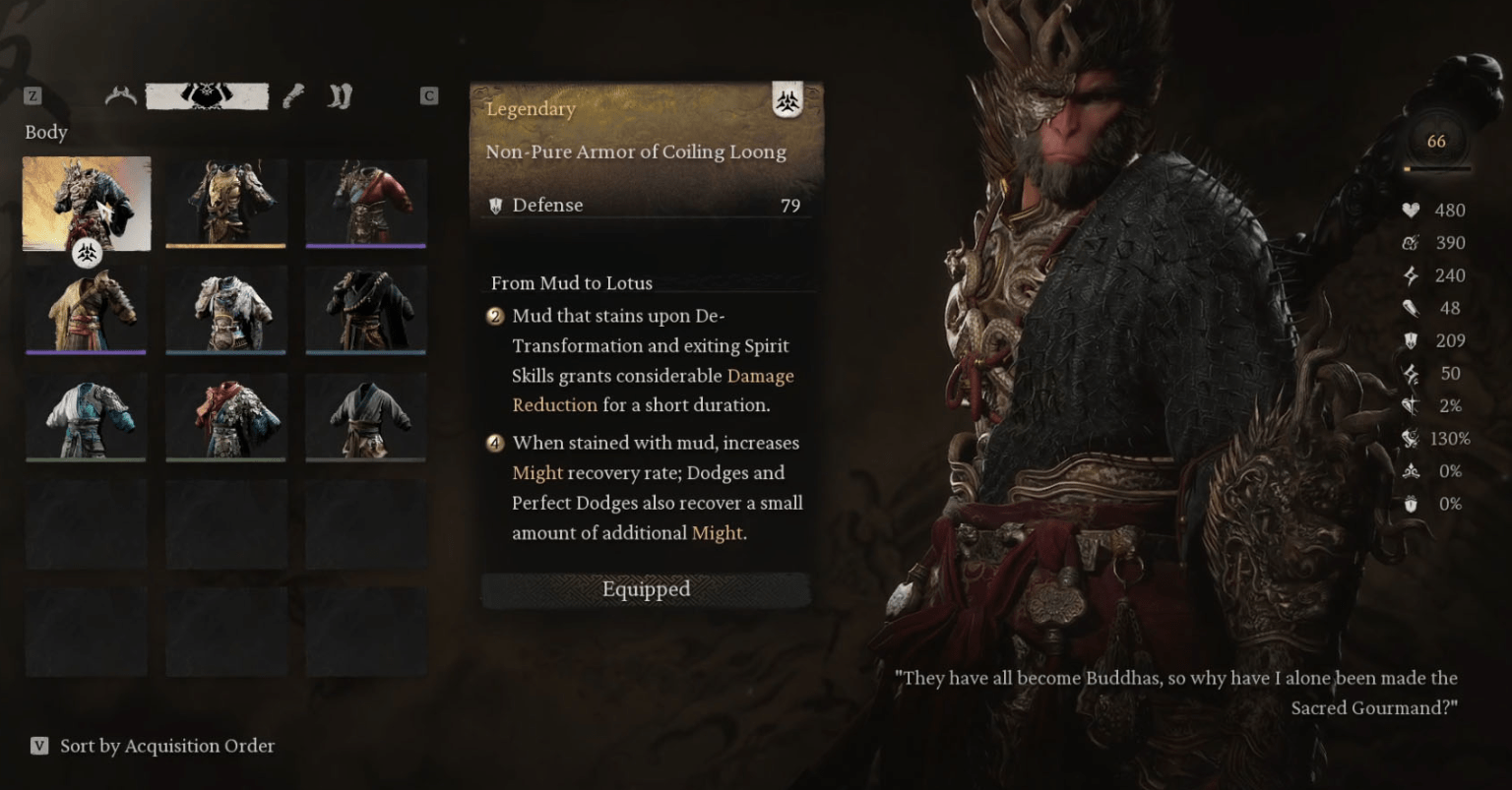Click the lightning Stamina stat icon
This screenshot has width=1512, height=790.
[x=1412, y=275]
